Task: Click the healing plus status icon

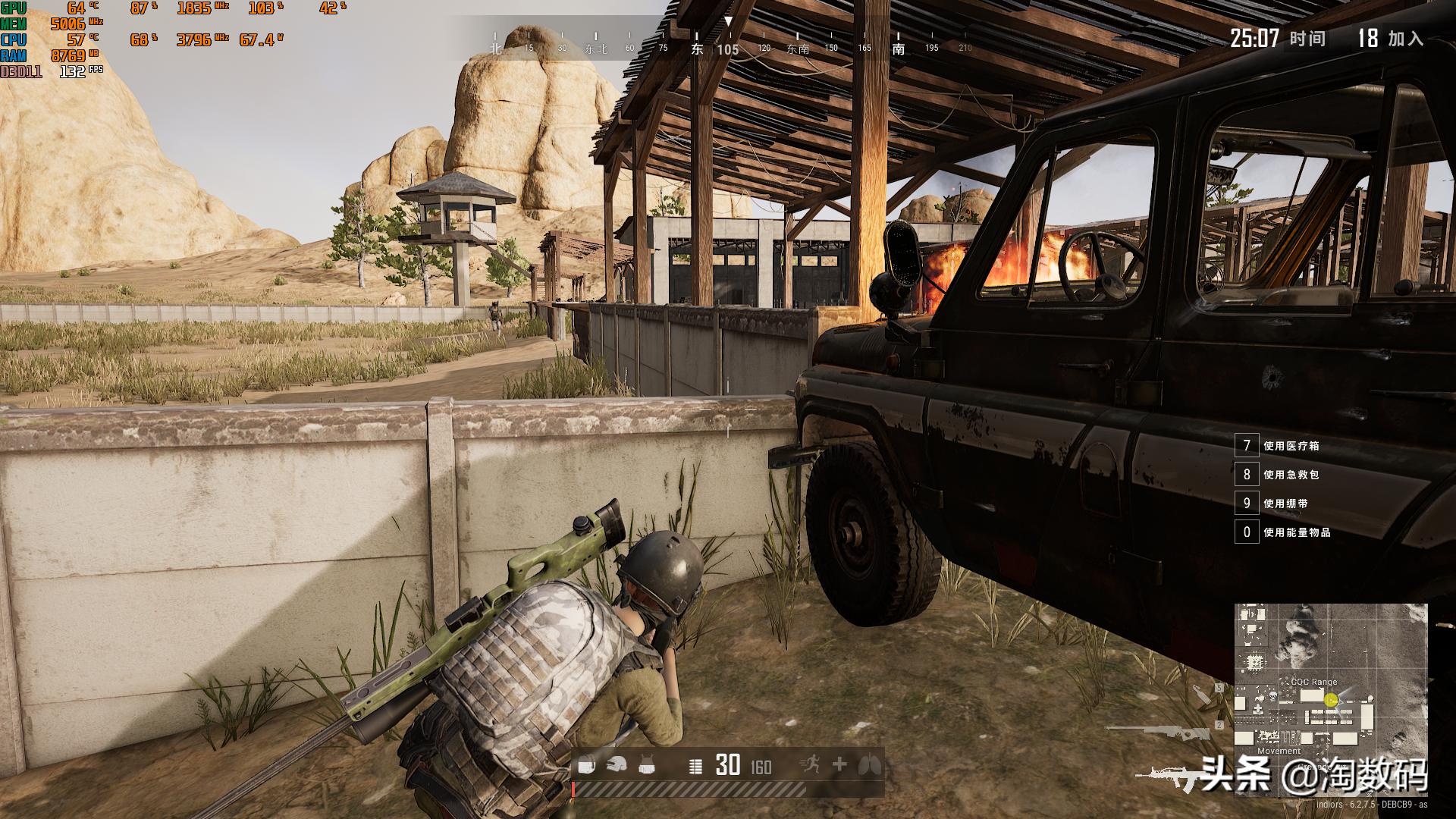Action: 839,765
